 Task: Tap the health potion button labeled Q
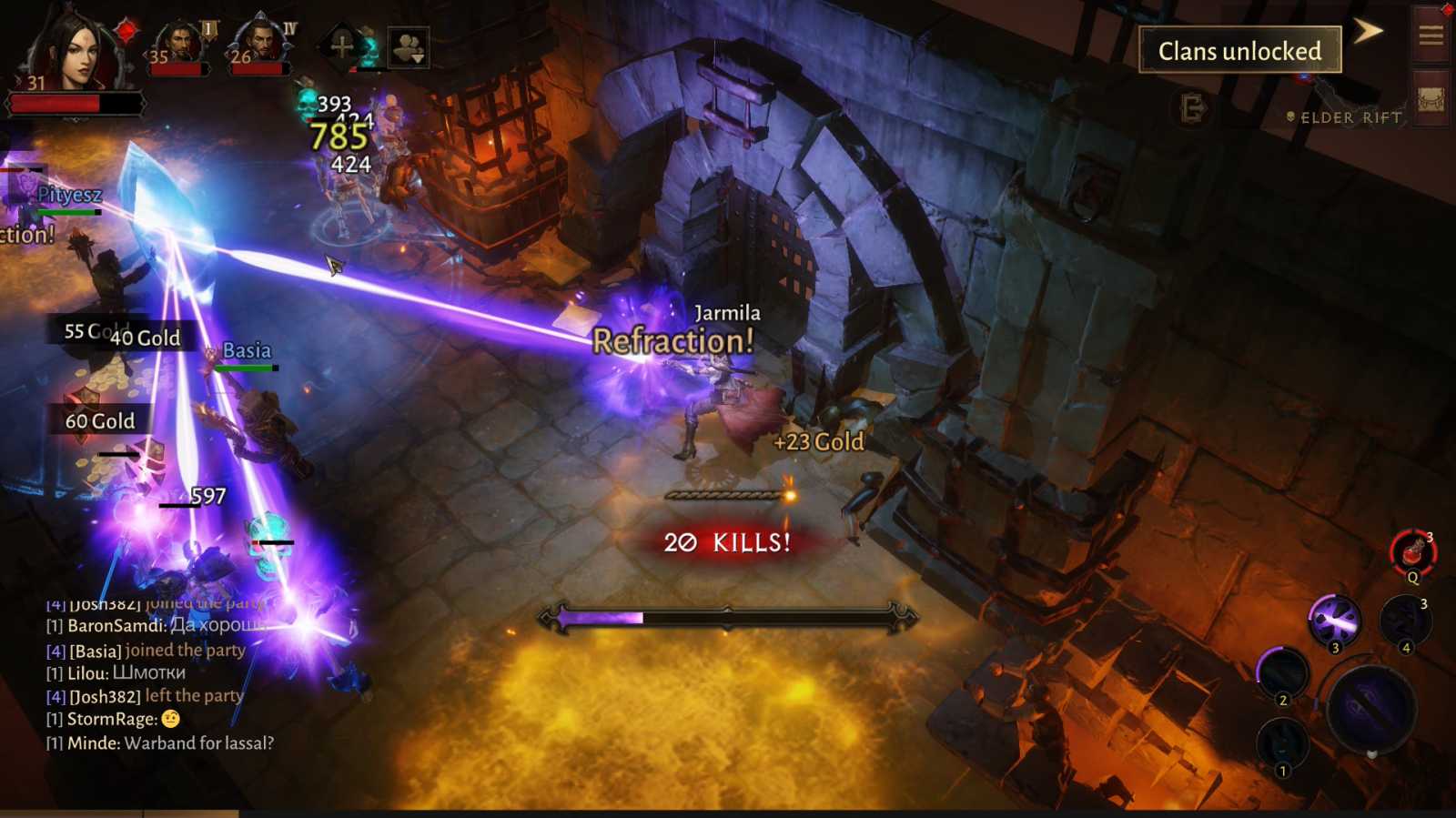click(x=1411, y=550)
